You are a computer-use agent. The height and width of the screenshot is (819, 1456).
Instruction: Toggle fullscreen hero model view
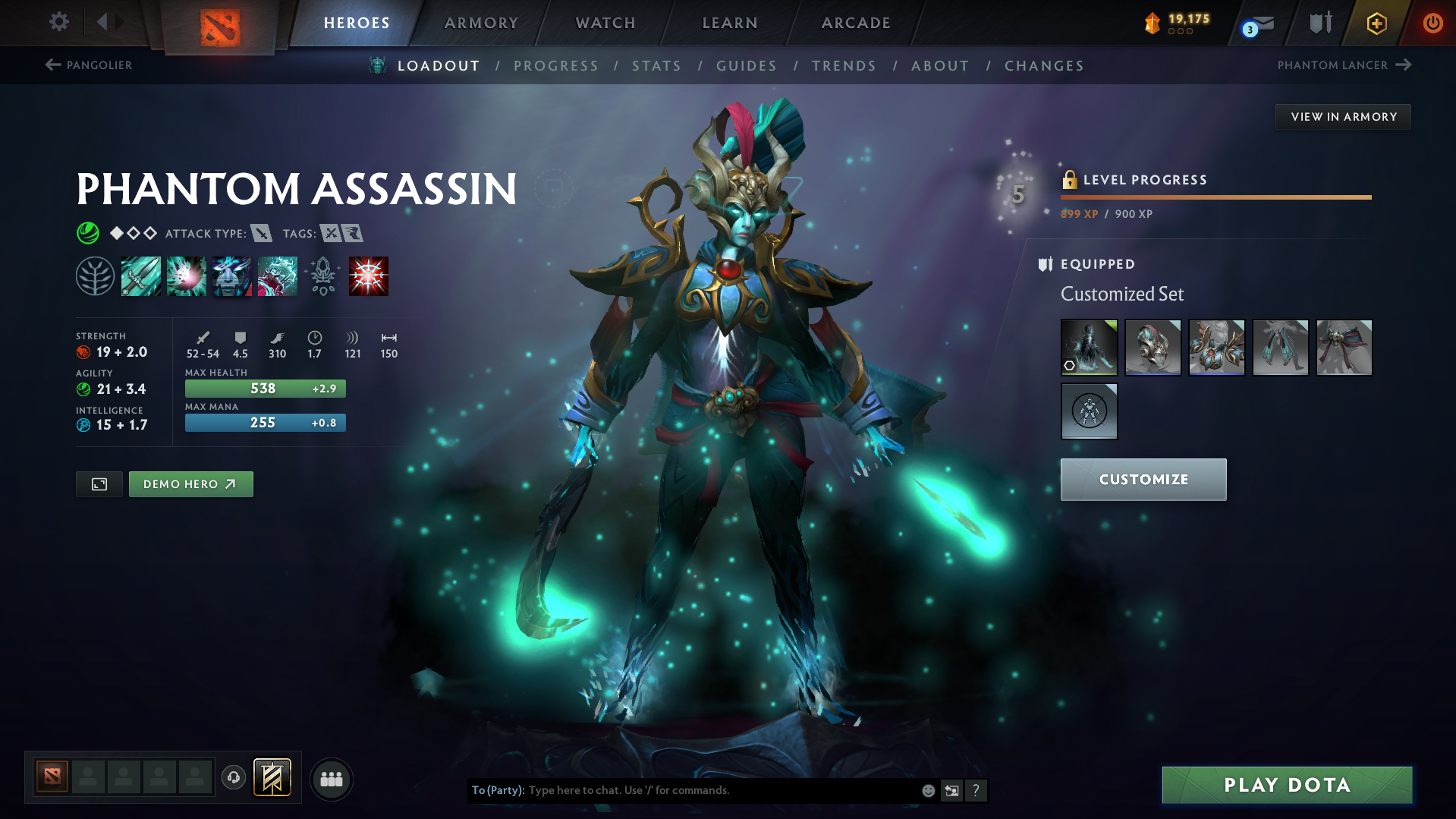click(99, 484)
